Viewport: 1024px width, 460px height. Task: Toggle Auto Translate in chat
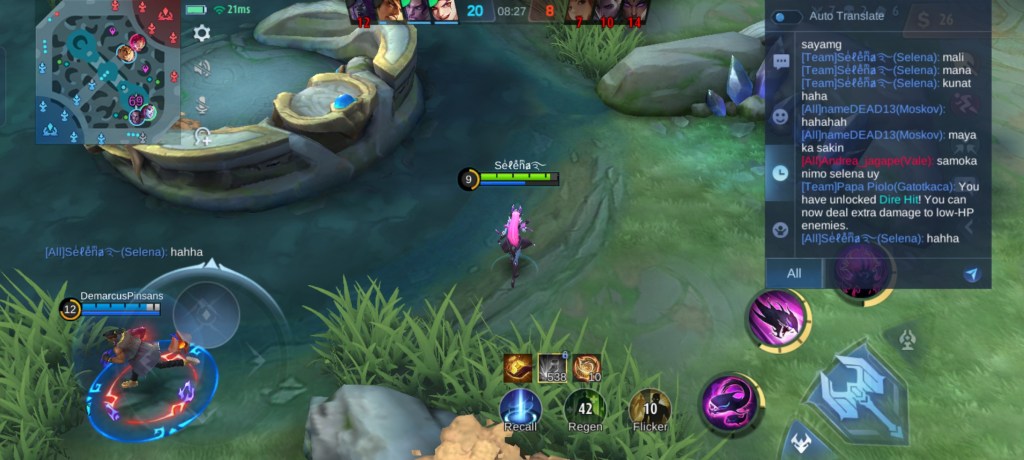coord(786,16)
